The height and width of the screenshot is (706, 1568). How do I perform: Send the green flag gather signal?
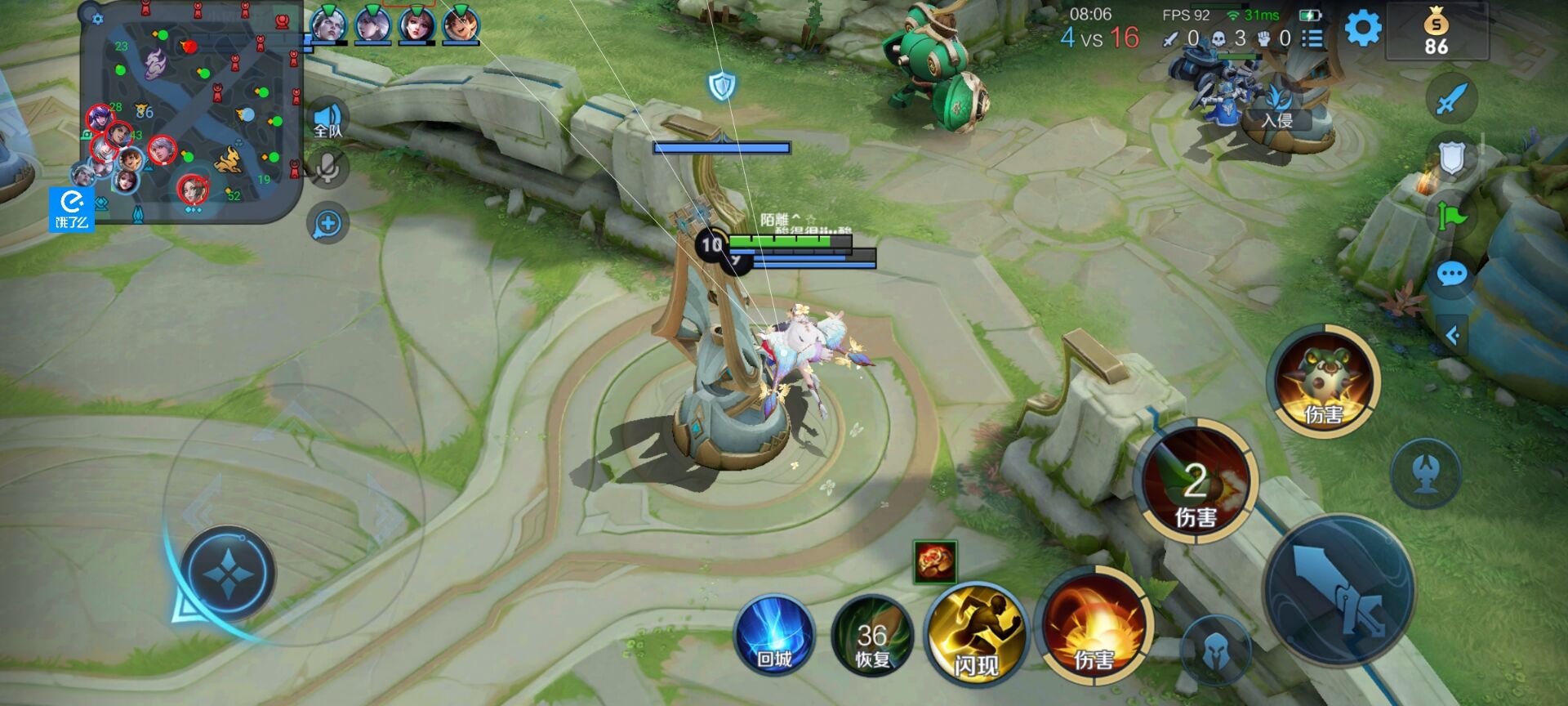click(1451, 217)
